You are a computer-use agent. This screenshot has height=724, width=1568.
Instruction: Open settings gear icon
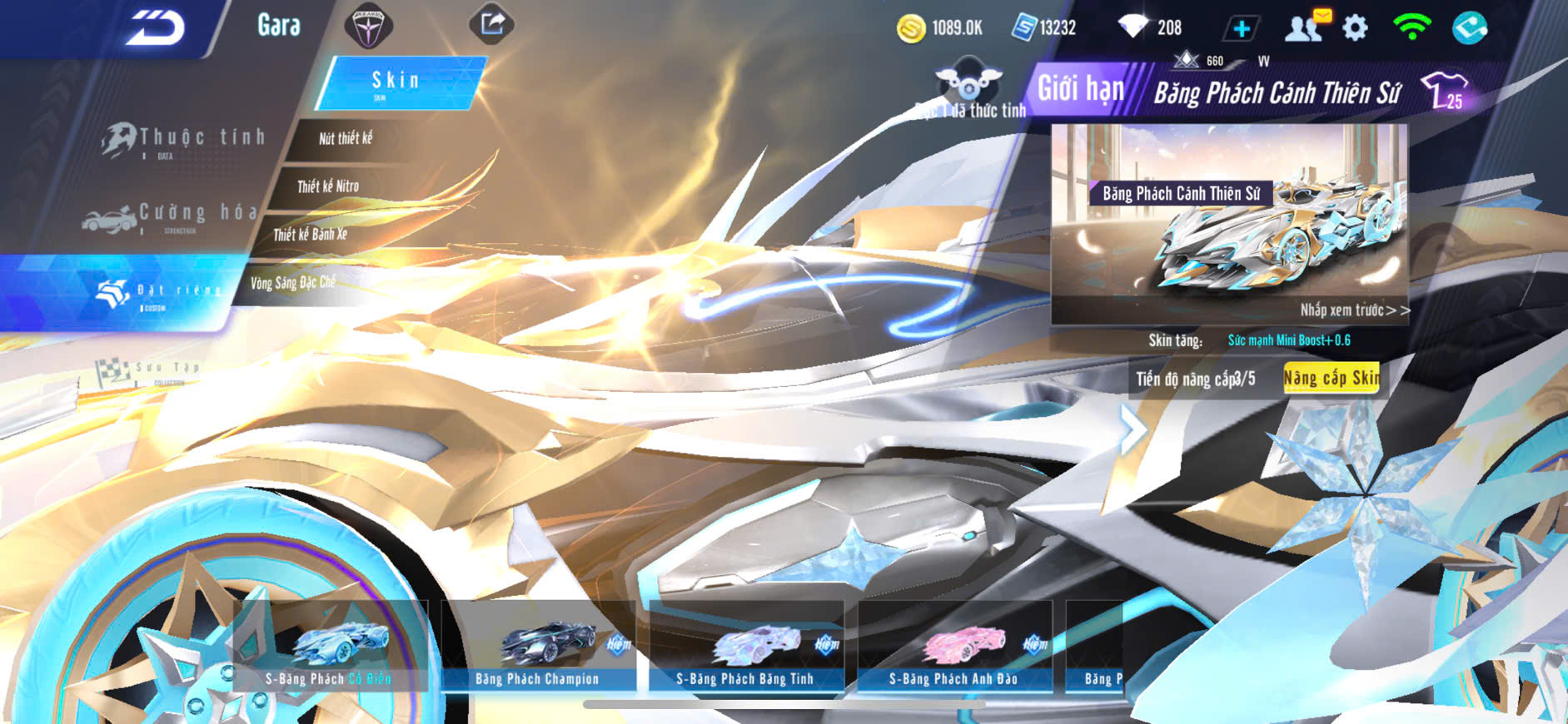click(1355, 28)
